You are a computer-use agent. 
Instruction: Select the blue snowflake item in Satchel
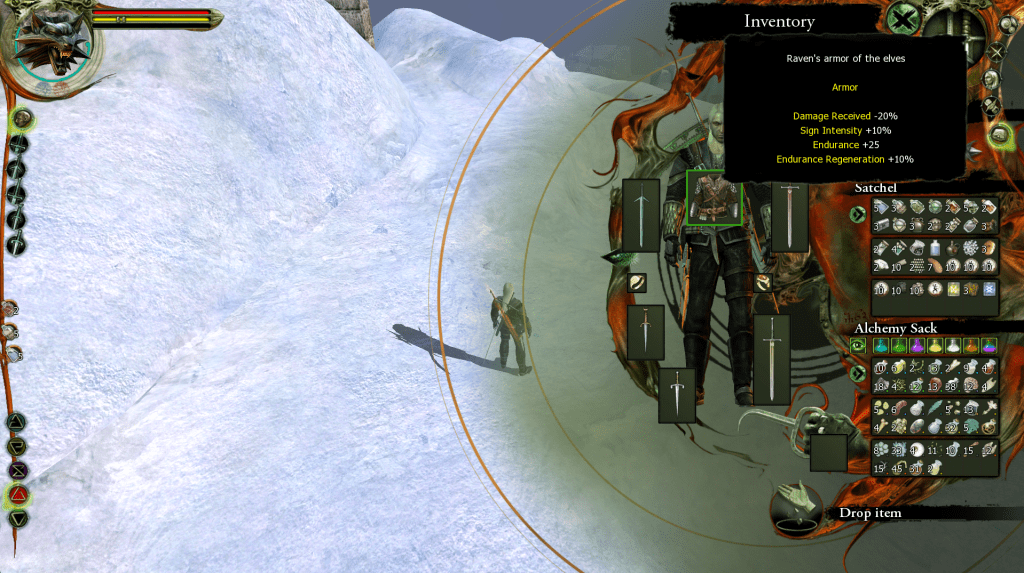point(988,290)
